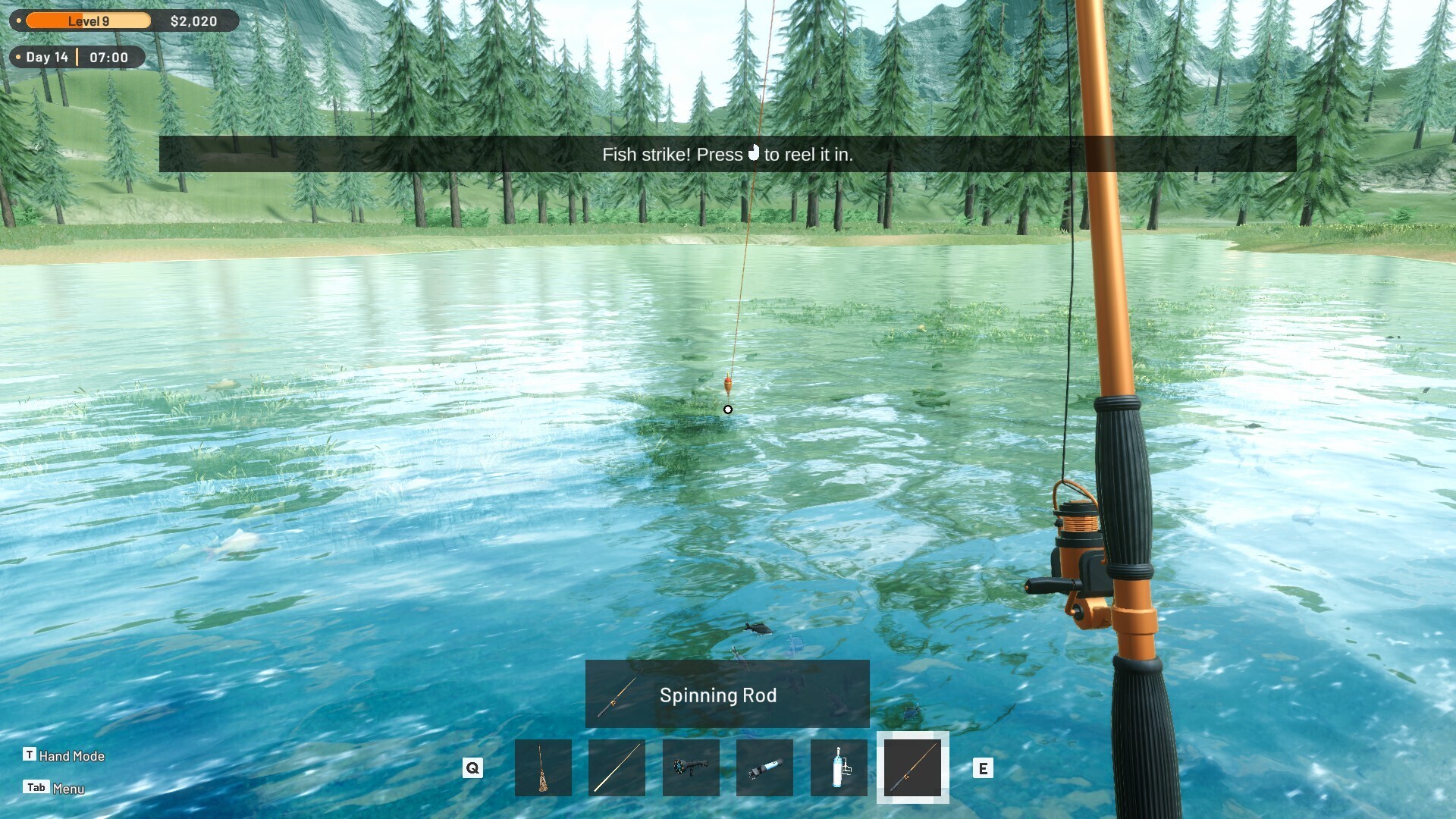The height and width of the screenshot is (819, 1456).
Task: Select the handmade bamboo rod in the hotbar
Action: [x=544, y=767]
